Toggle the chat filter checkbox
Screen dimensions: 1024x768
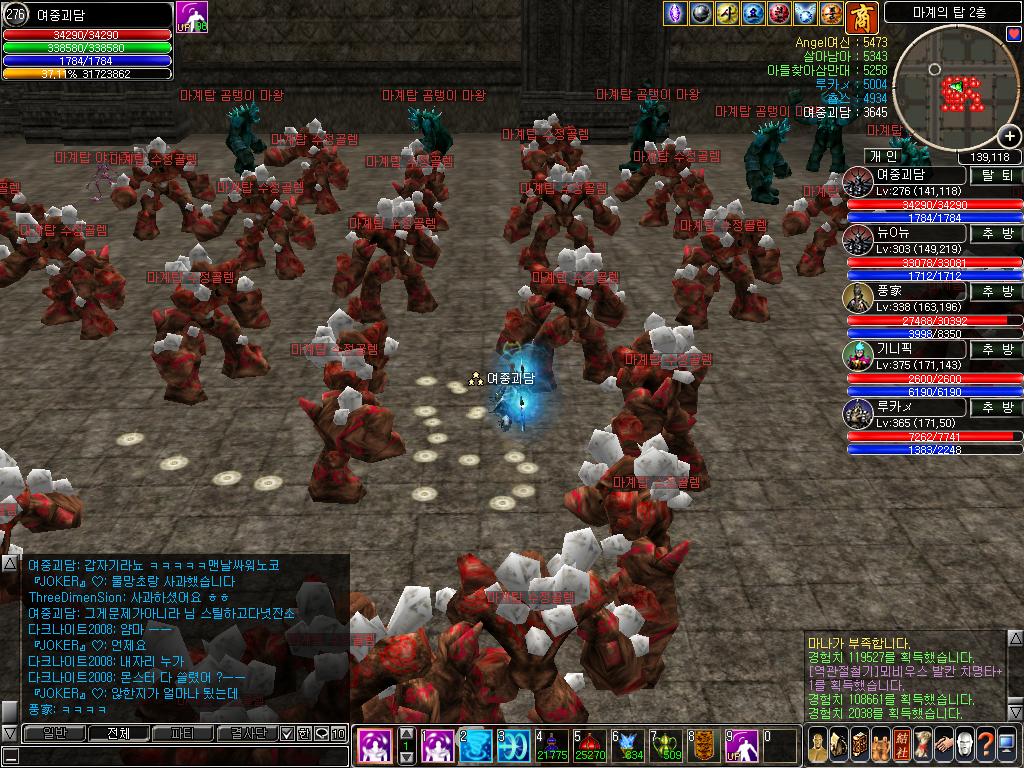pos(287,733)
